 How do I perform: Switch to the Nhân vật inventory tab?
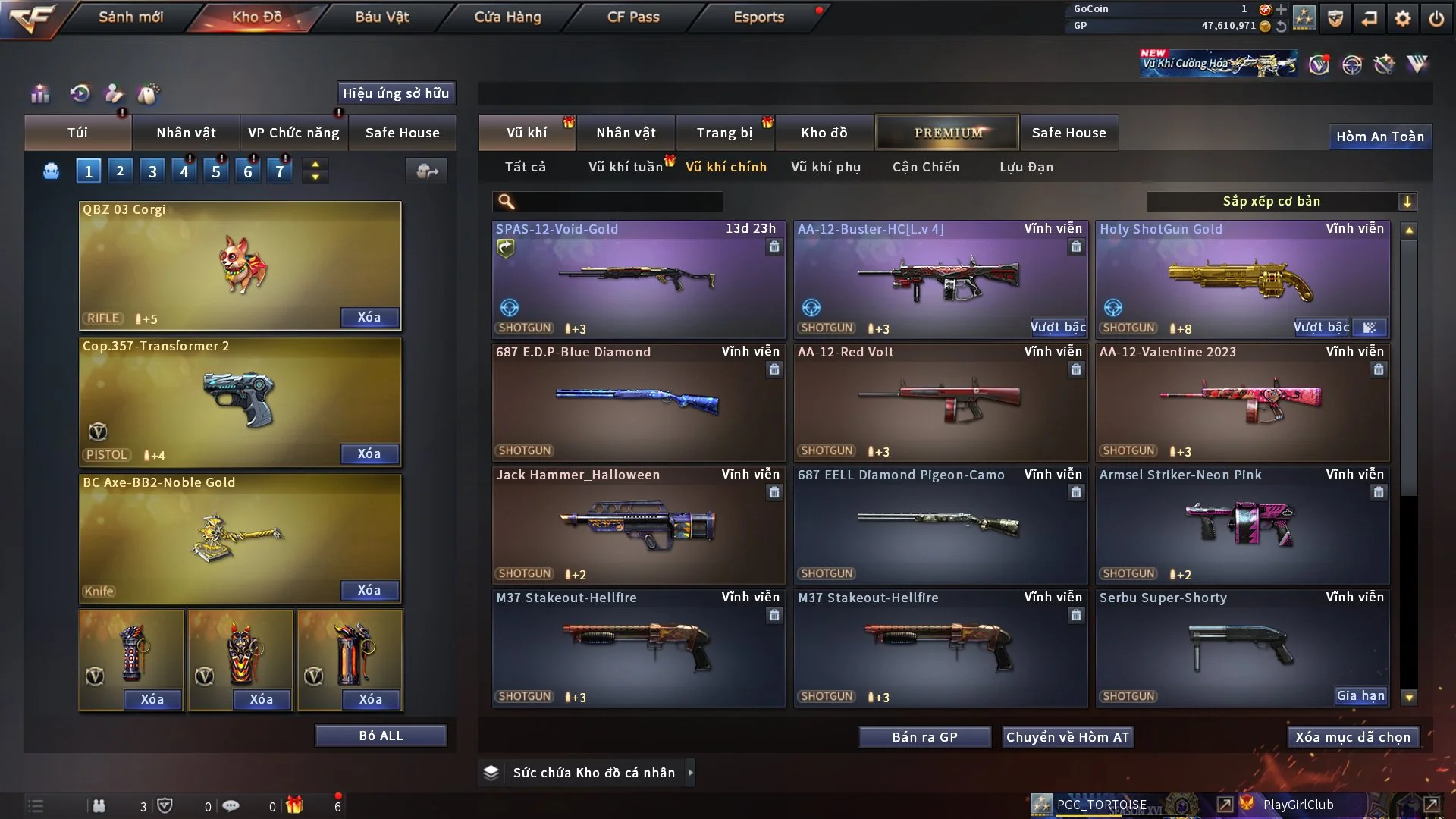(x=626, y=133)
